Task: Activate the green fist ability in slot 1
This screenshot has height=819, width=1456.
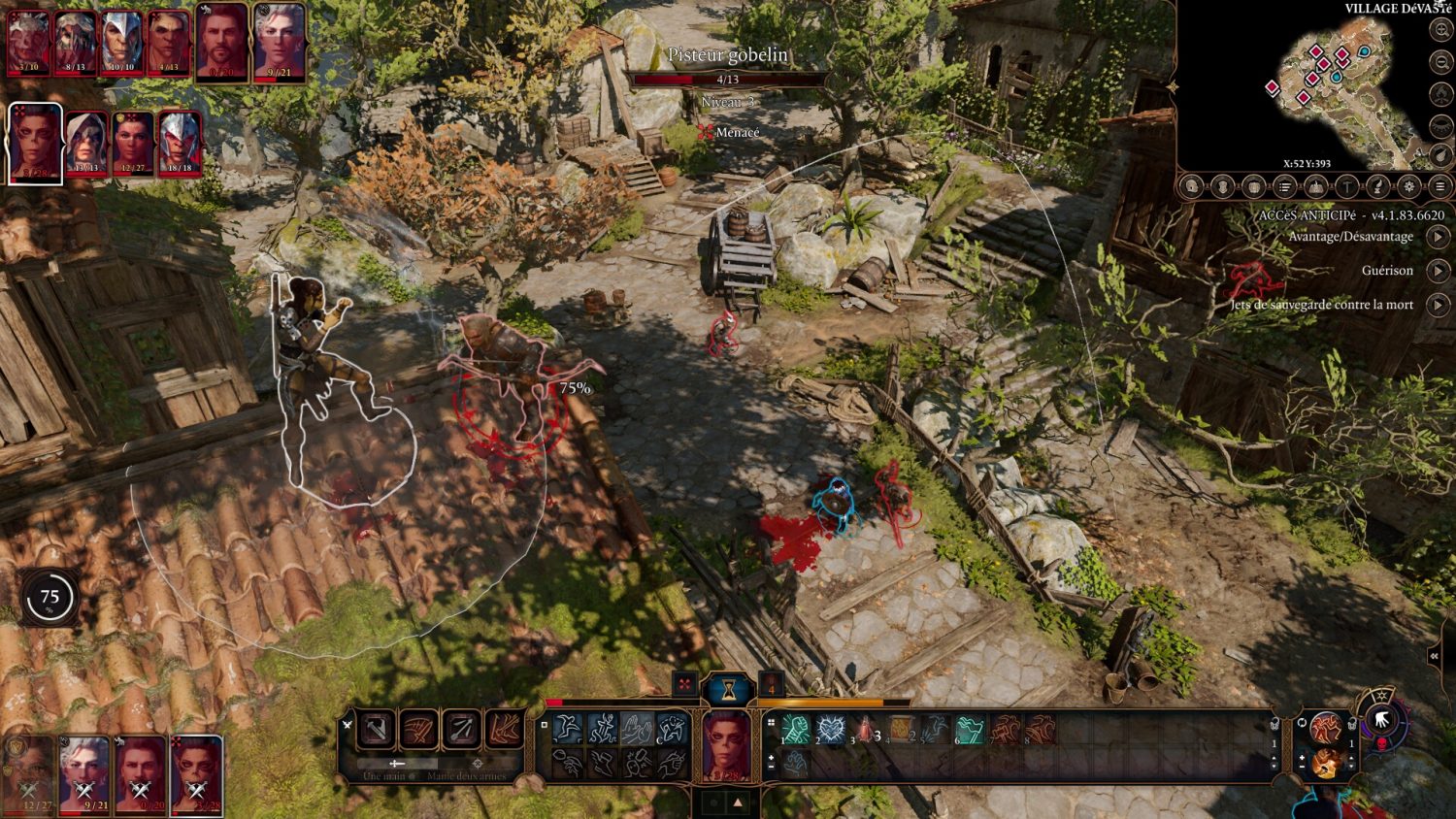Action: 795,729
